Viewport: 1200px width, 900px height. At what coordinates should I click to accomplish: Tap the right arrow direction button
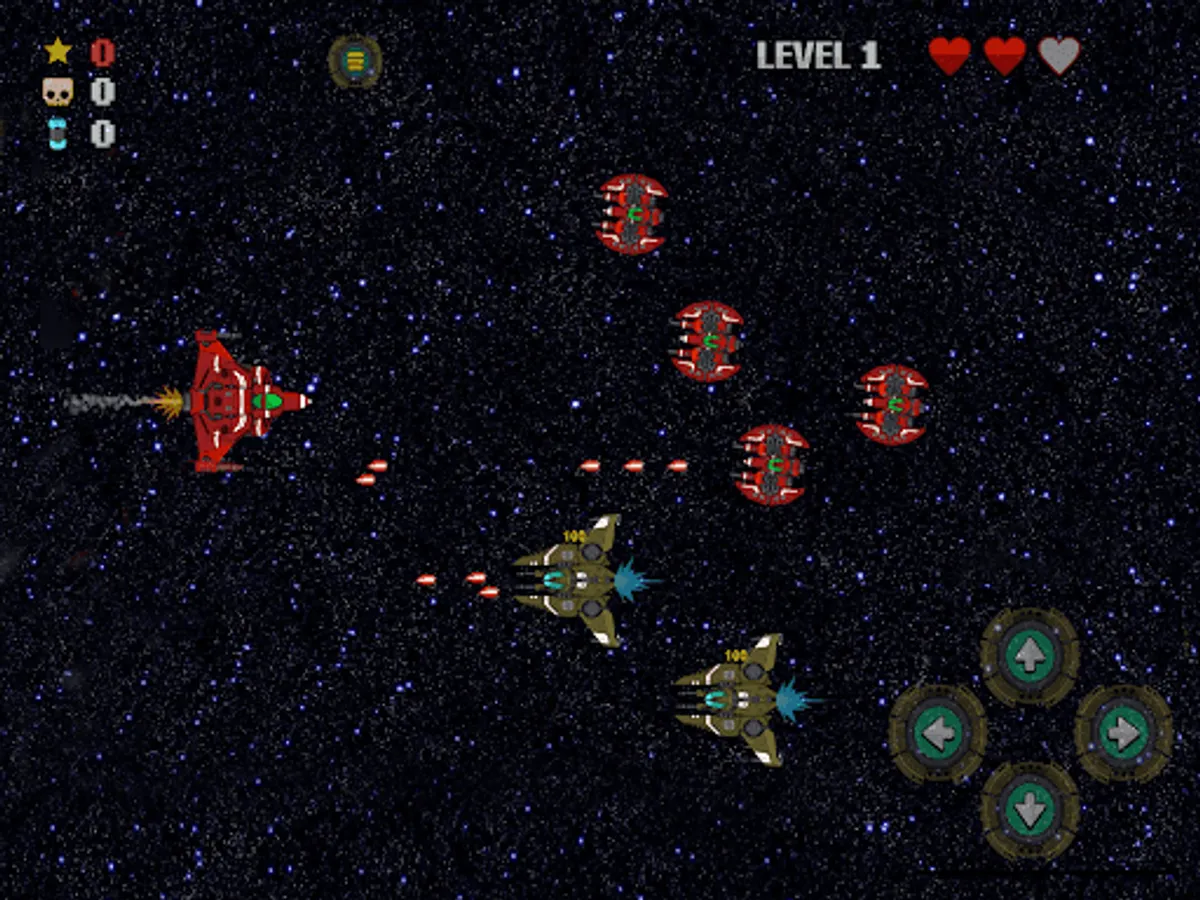click(x=1123, y=734)
